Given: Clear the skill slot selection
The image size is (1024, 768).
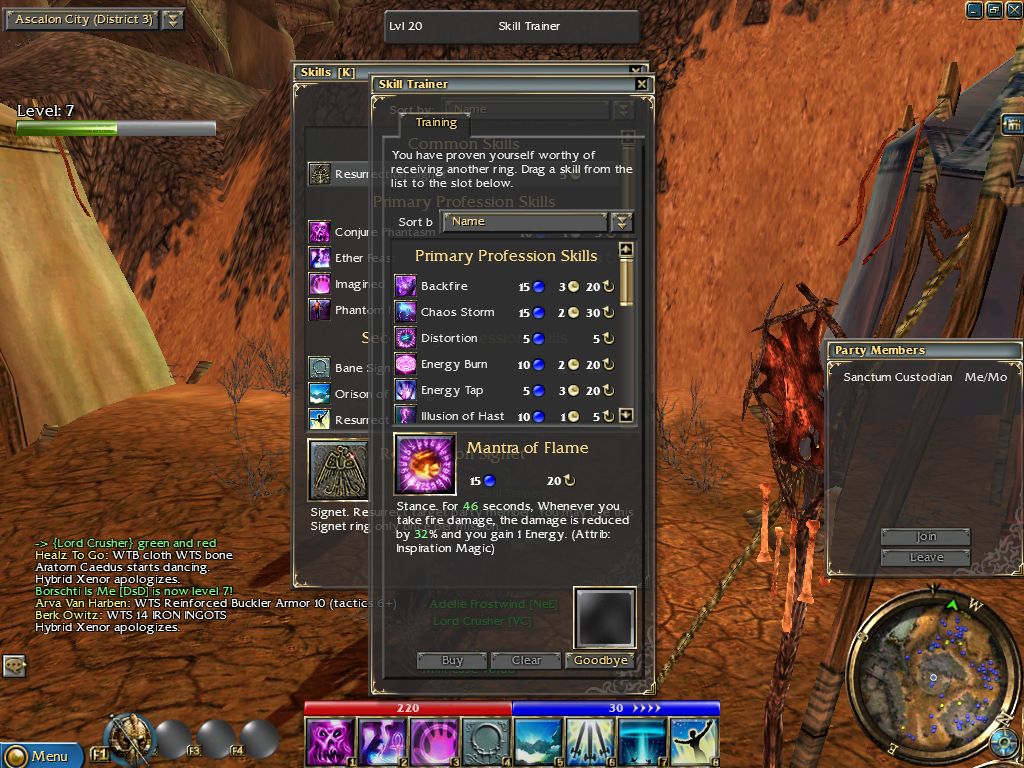Looking at the screenshot, I should coord(526,660).
